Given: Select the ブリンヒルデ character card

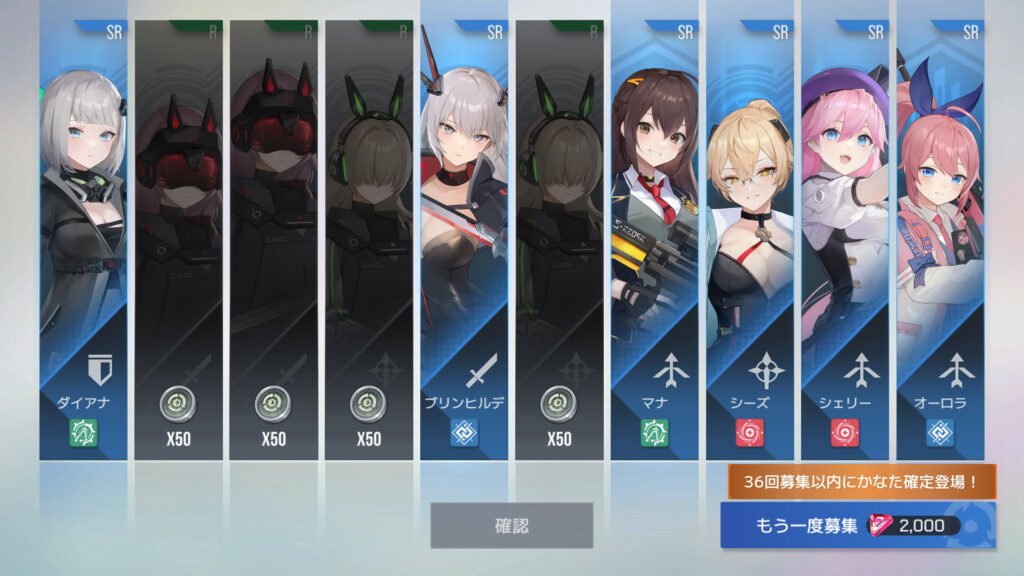Looking at the screenshot, I should pyautogui.click(x=464, y=240).
